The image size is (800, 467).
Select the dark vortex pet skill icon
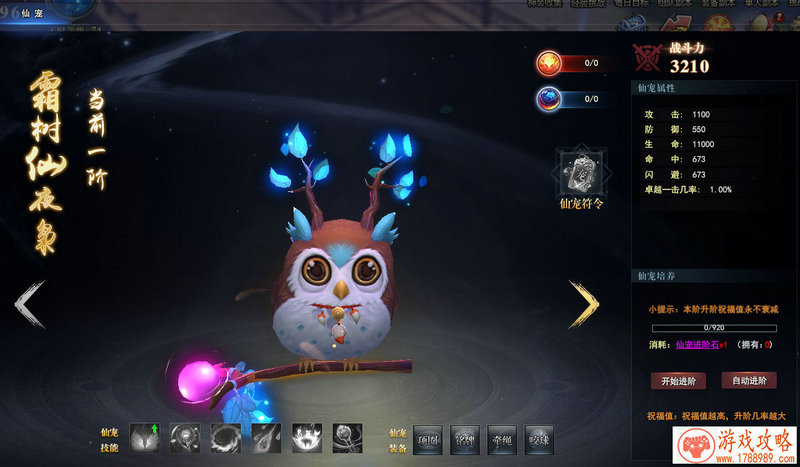(x=225, y=437)
